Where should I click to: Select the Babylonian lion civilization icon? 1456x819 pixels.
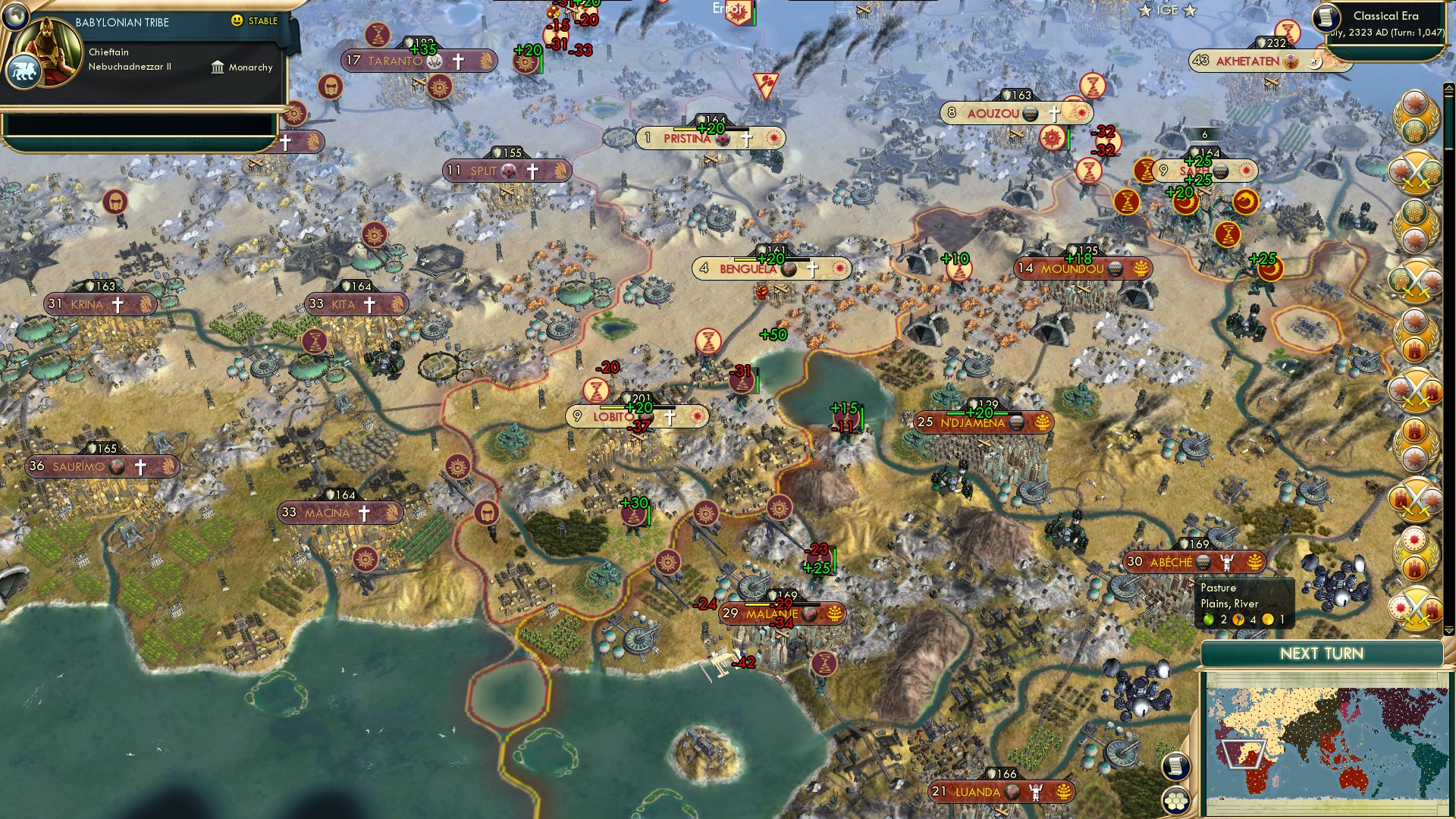click(x=24, y=72)
